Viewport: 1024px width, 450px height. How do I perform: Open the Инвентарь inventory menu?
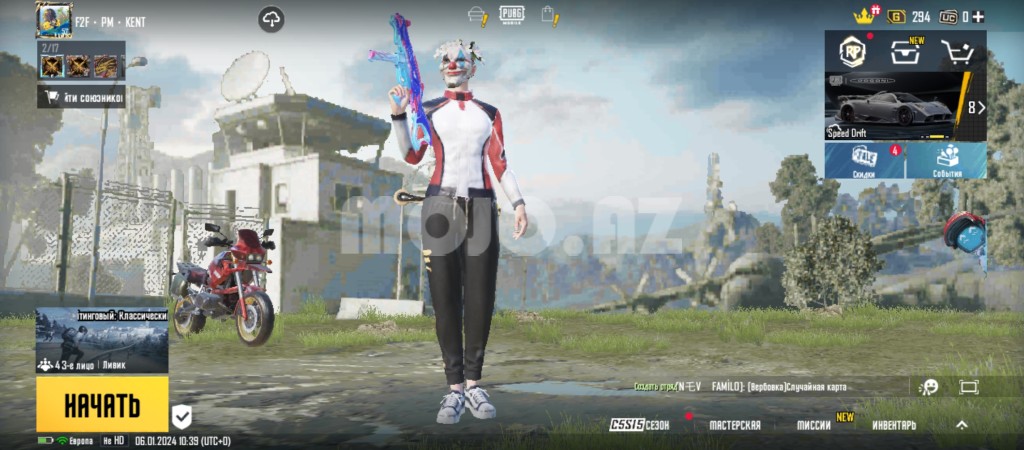pos(893,425)
